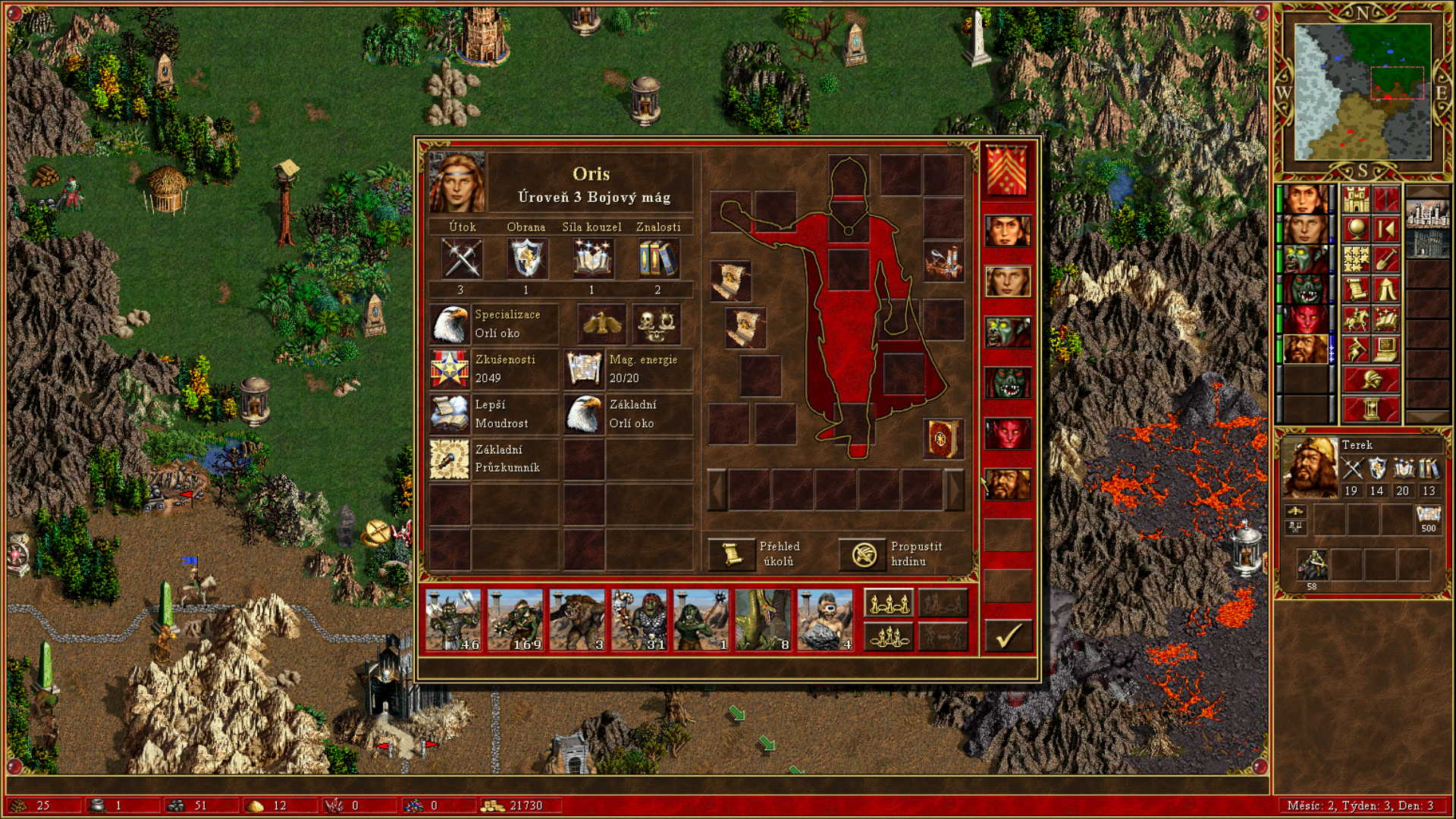1456x819 pixels.
Task: Show the Zkušenosti experience star icon
Action: 450,369
